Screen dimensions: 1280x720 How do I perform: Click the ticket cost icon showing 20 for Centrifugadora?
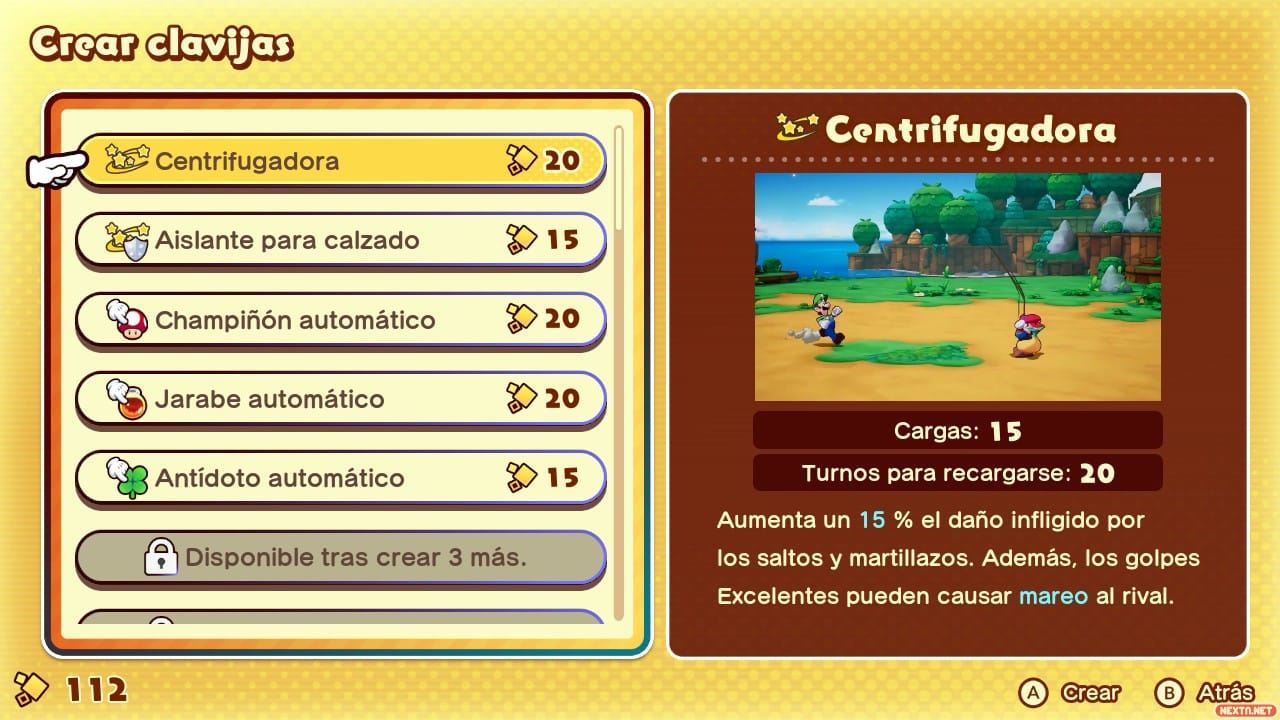coord(523,159)
